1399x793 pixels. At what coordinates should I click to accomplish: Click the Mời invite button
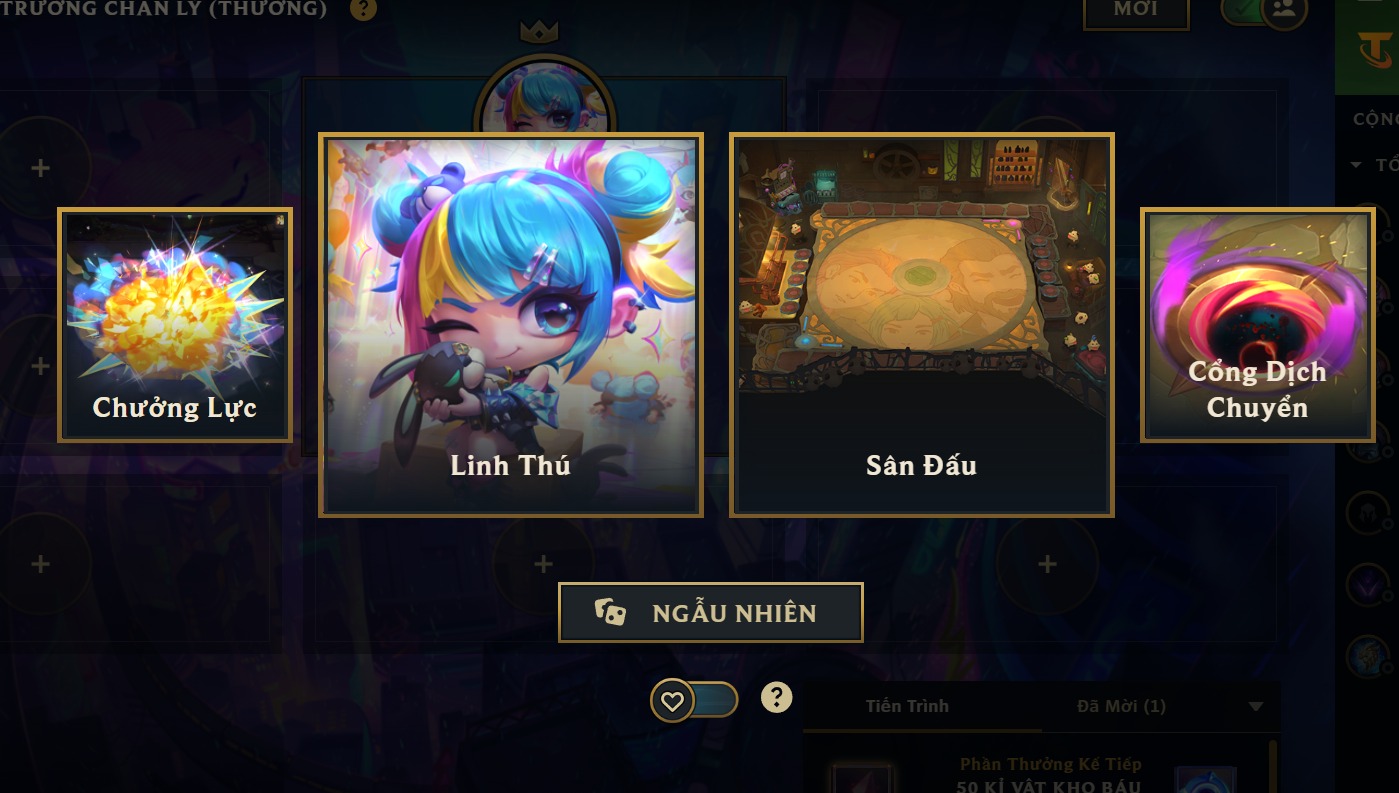[1136, 10]
